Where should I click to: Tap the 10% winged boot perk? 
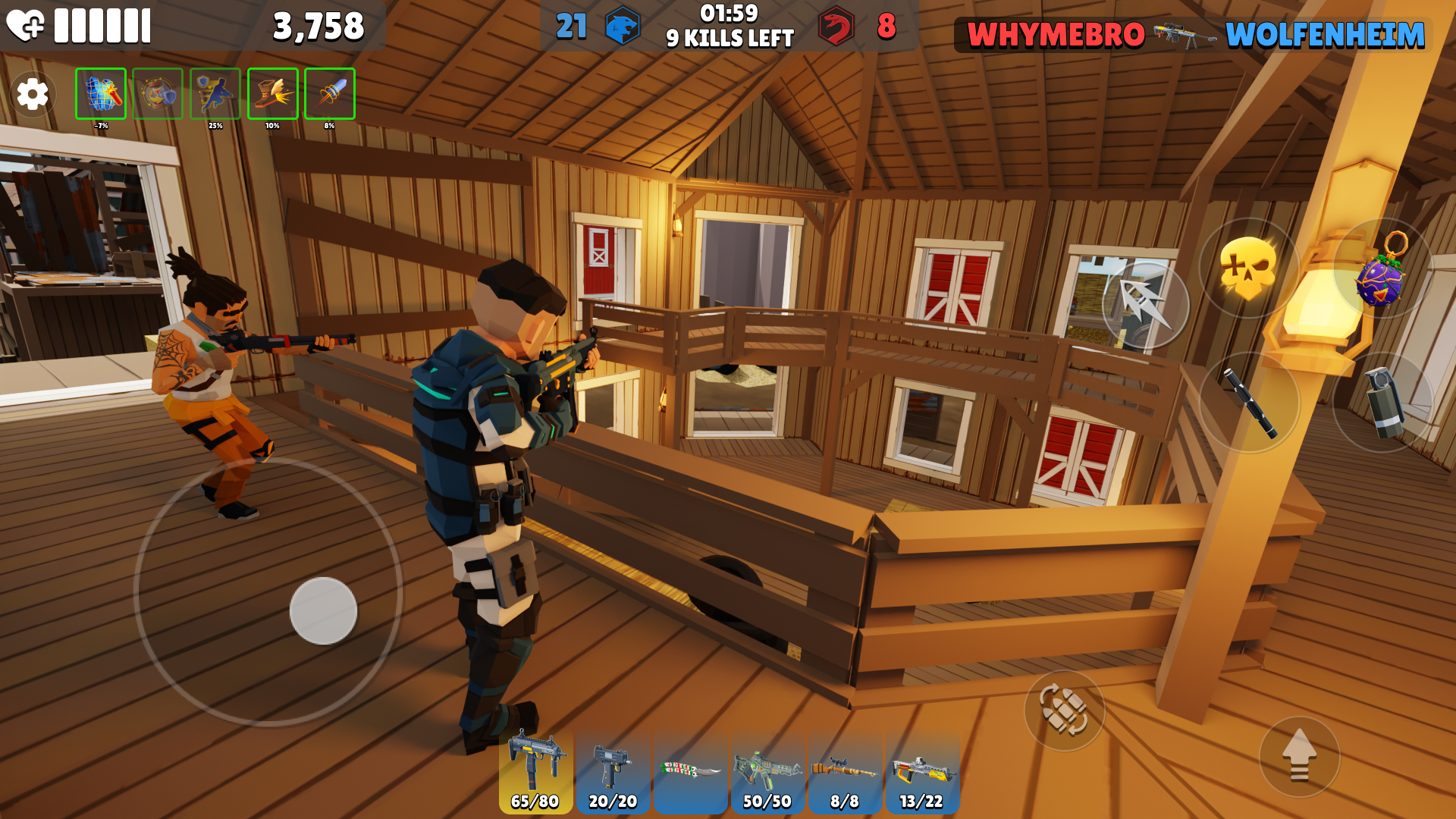(x=271, y=93)
